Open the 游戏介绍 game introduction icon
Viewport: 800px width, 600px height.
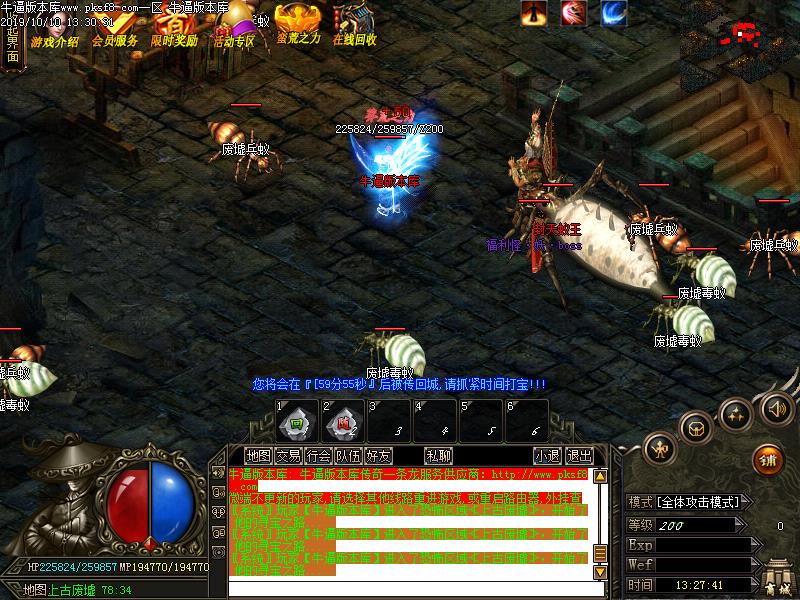coord(54,28)
